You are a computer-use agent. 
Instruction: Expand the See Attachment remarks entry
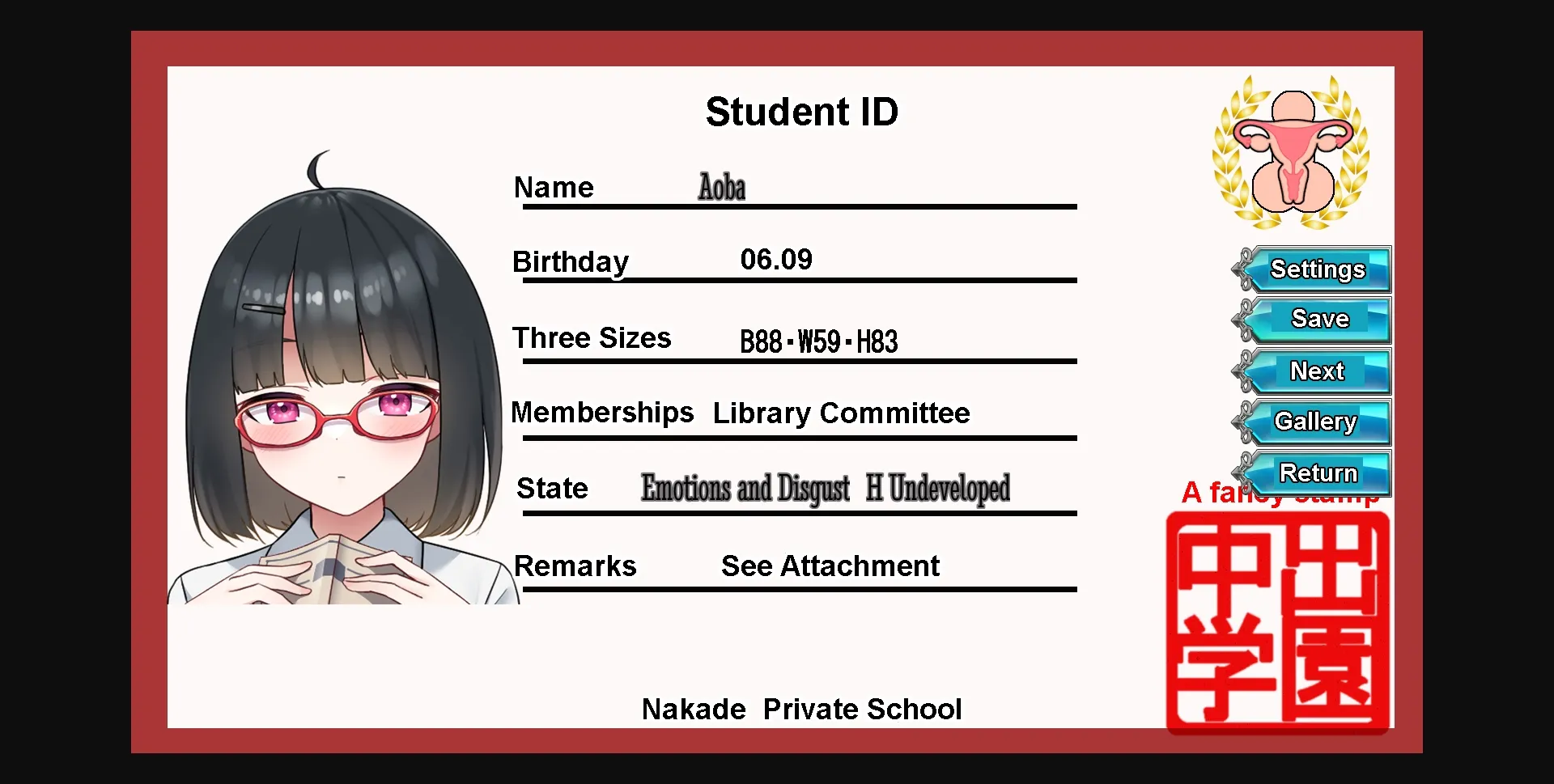click(830, 566)
